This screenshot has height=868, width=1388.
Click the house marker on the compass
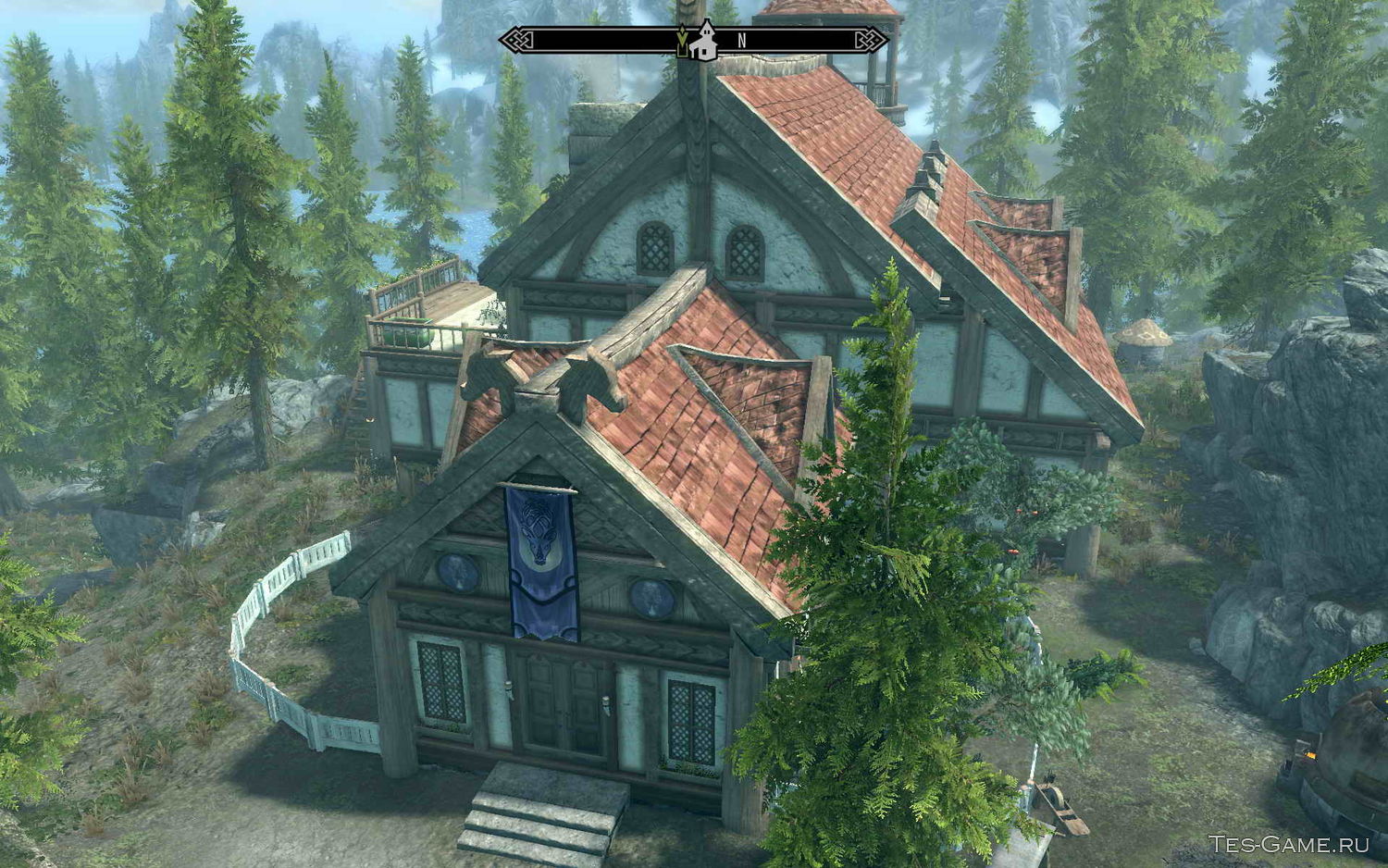click(705, 41)
